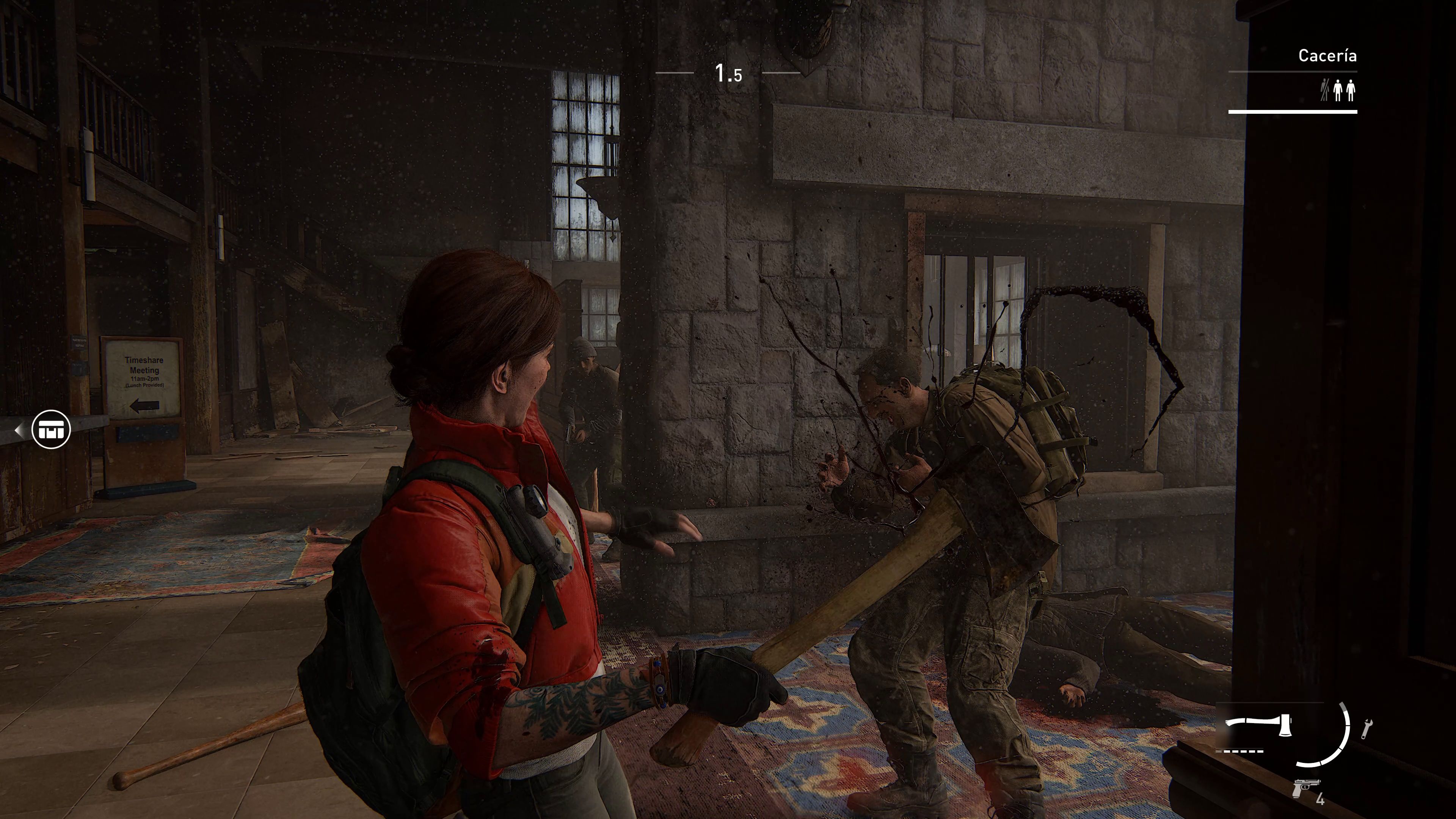The image size is (1456, 819).
Task: Toggle the Cacería progress bar visibility
Action: click(1293, 111)
